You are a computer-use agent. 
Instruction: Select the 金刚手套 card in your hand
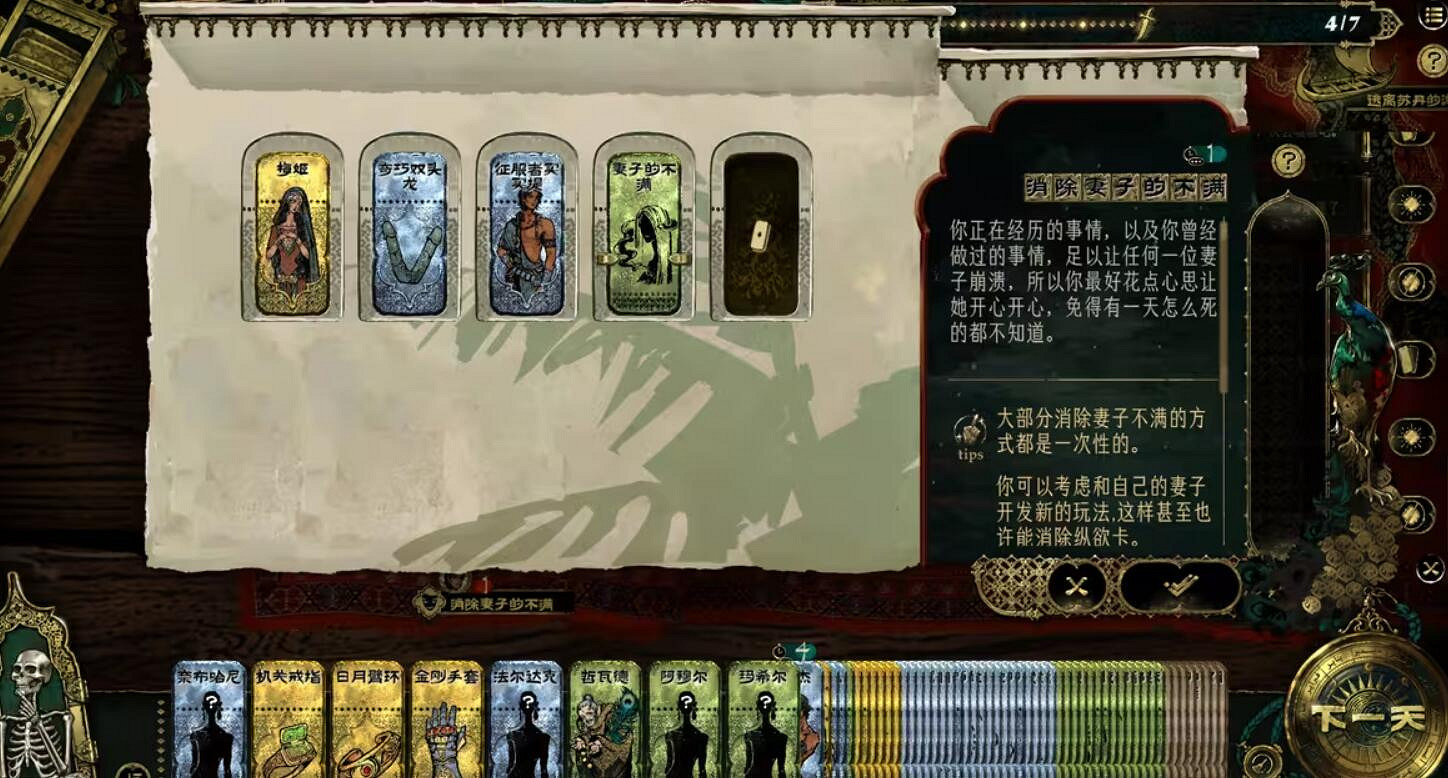tap(449, 720)
